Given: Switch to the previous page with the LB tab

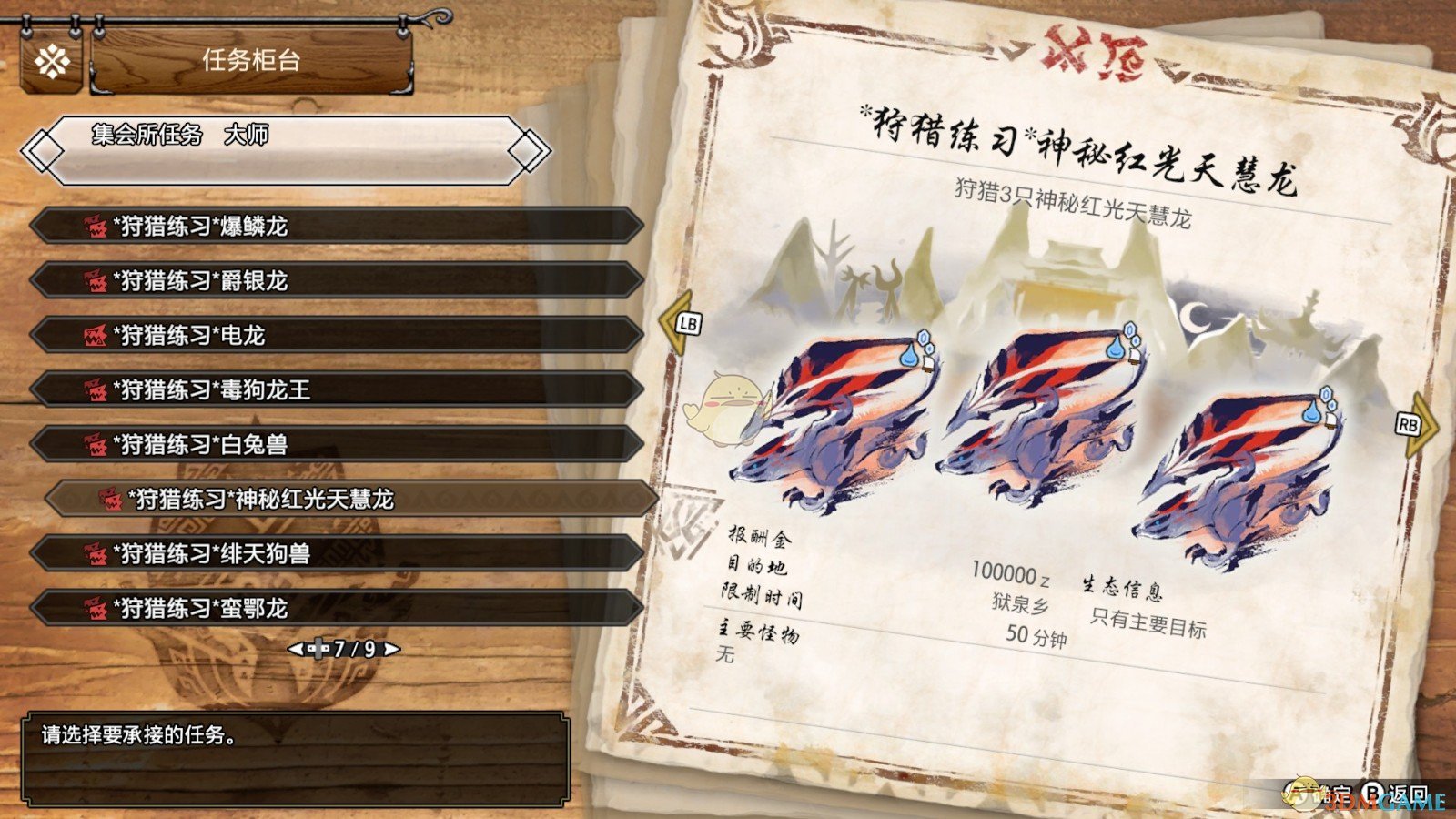Looking at the screenshot, I should (x=687, y=321).
